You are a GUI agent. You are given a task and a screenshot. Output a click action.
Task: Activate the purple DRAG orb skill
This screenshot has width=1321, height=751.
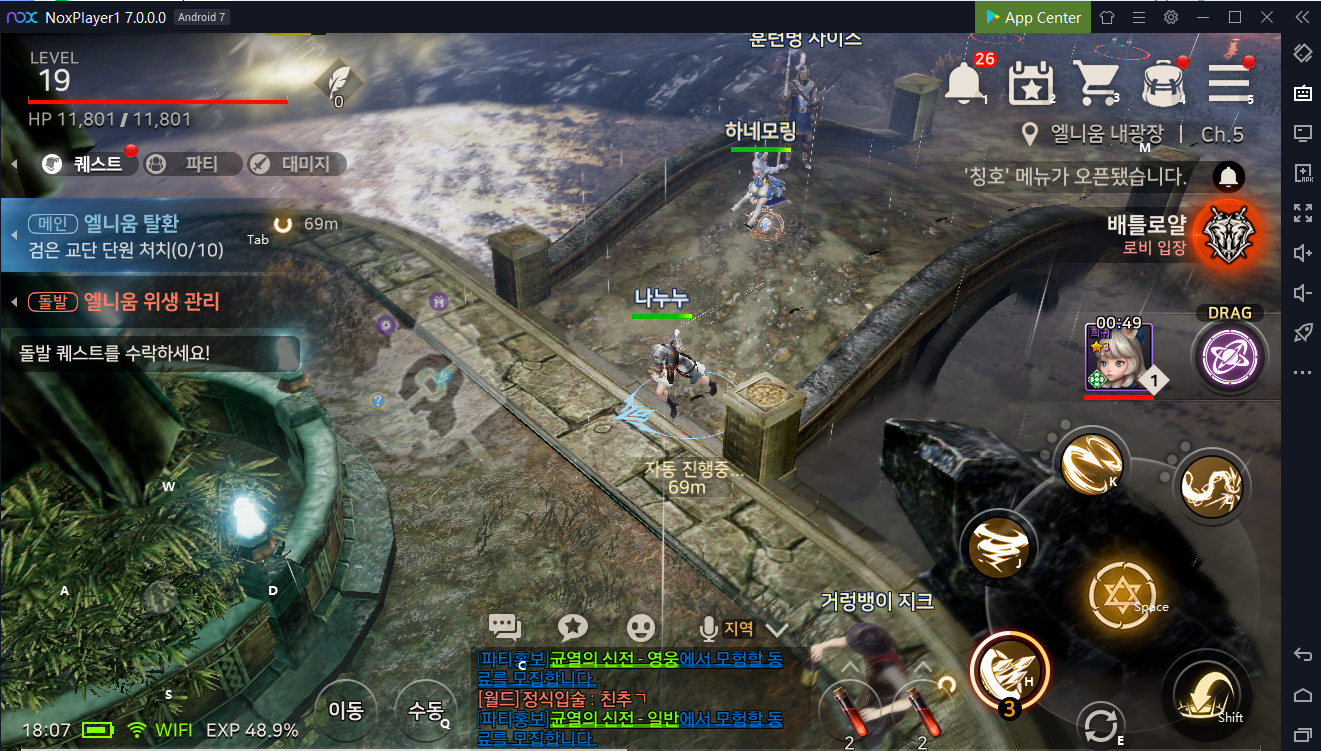coord(1229,358)
